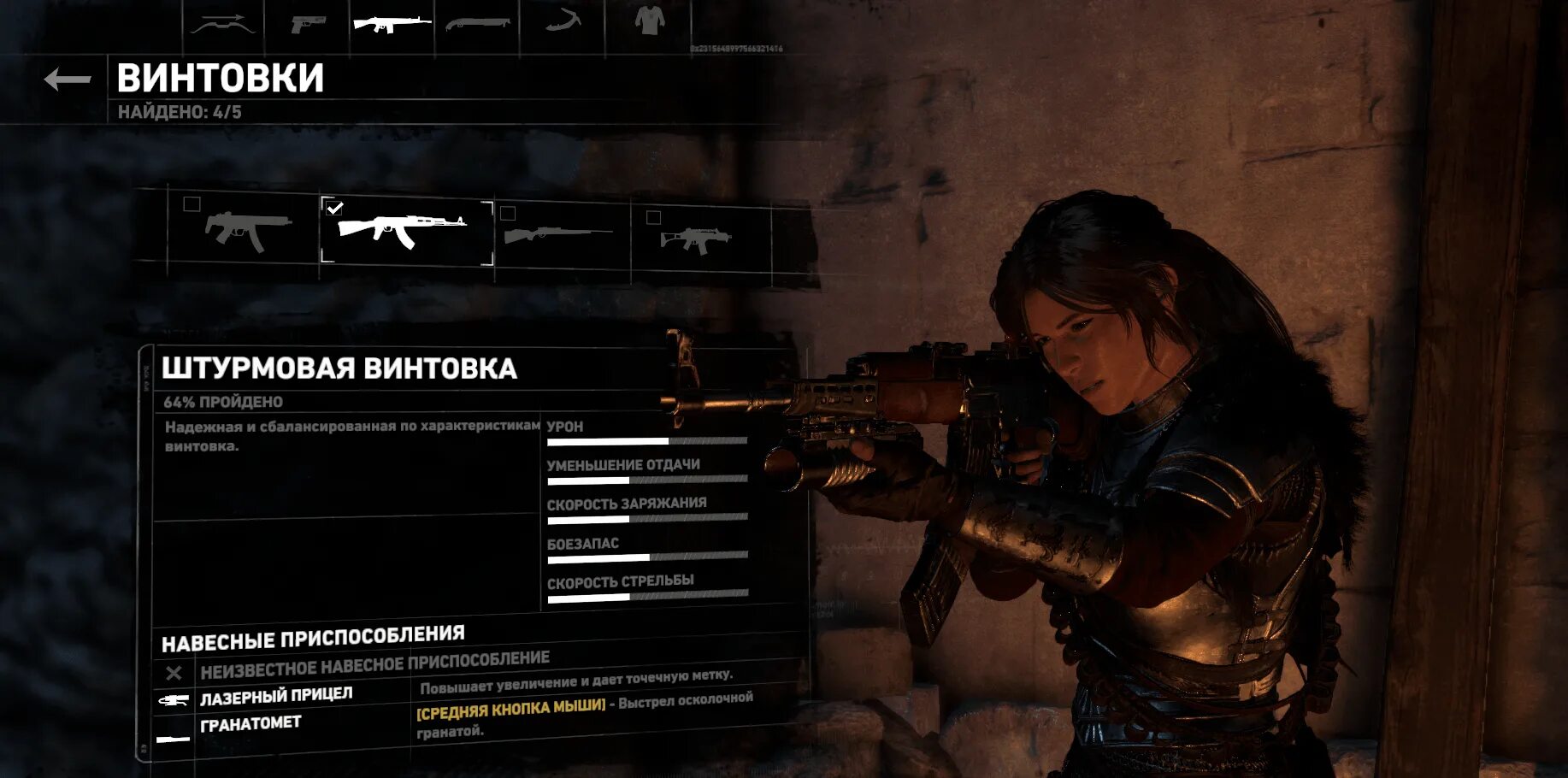The image size is (1568, 778).
Task: Choose the submachine gun weapon slot
Action: 247,231
